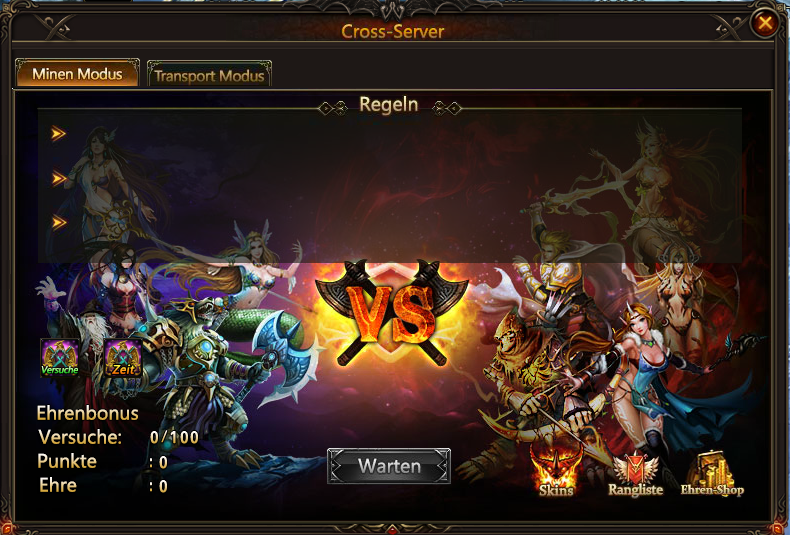
Task: Open the Ehren-Shop
Action: point(712,474)
